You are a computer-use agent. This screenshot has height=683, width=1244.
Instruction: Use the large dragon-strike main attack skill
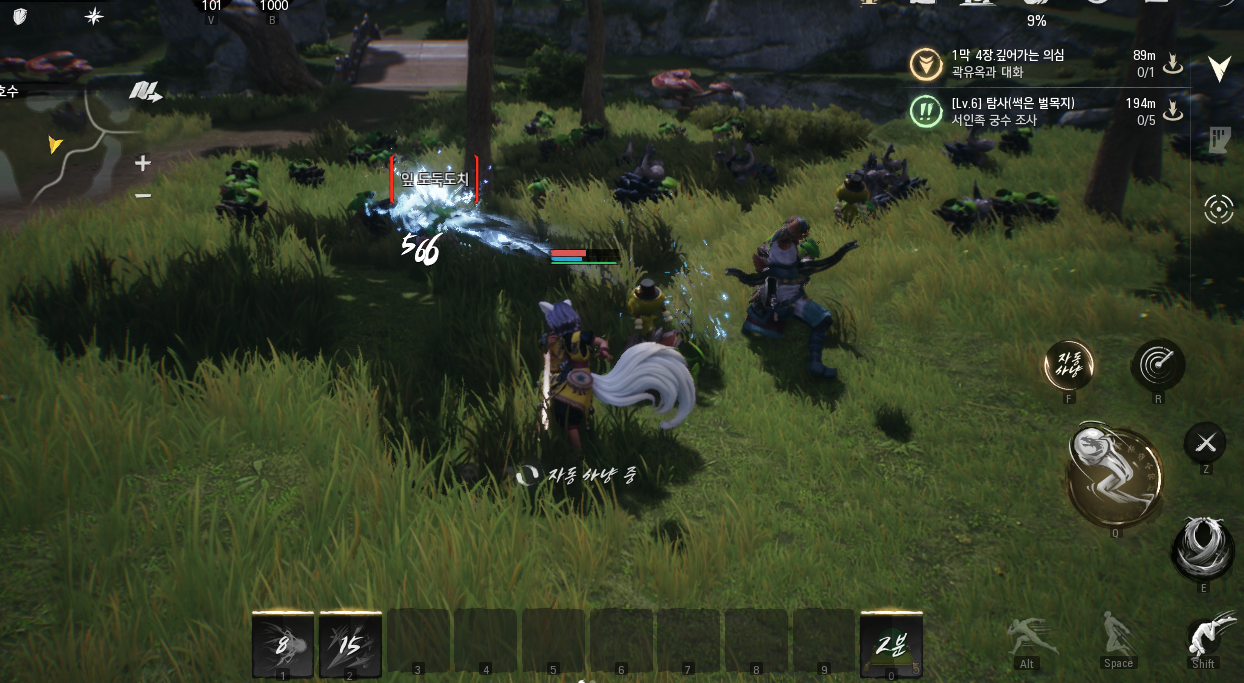click(x=1114, y=477)
